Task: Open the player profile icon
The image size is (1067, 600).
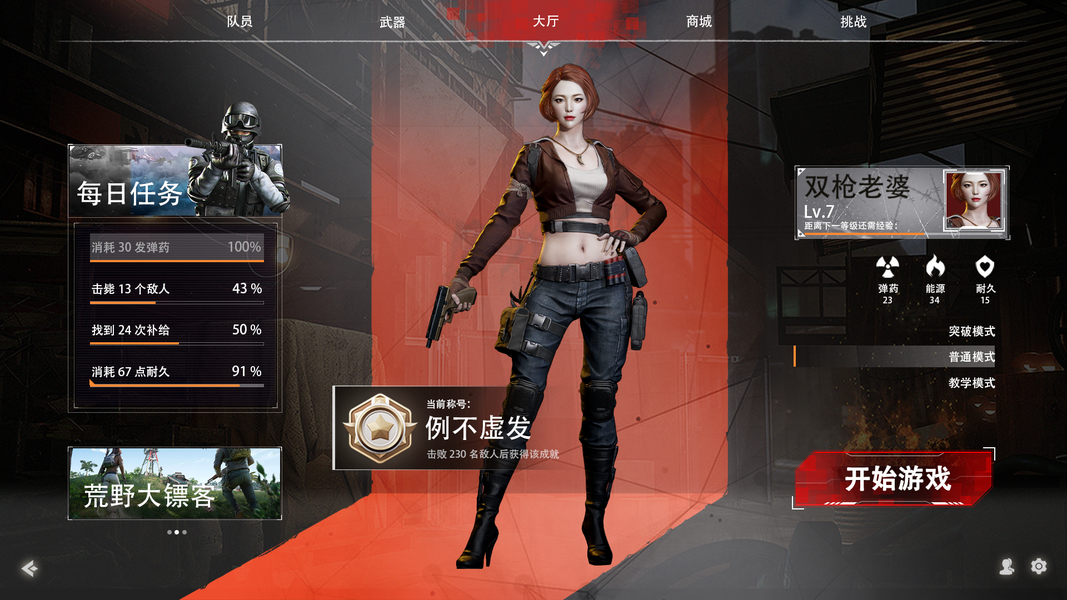Action: point(1007,567)
